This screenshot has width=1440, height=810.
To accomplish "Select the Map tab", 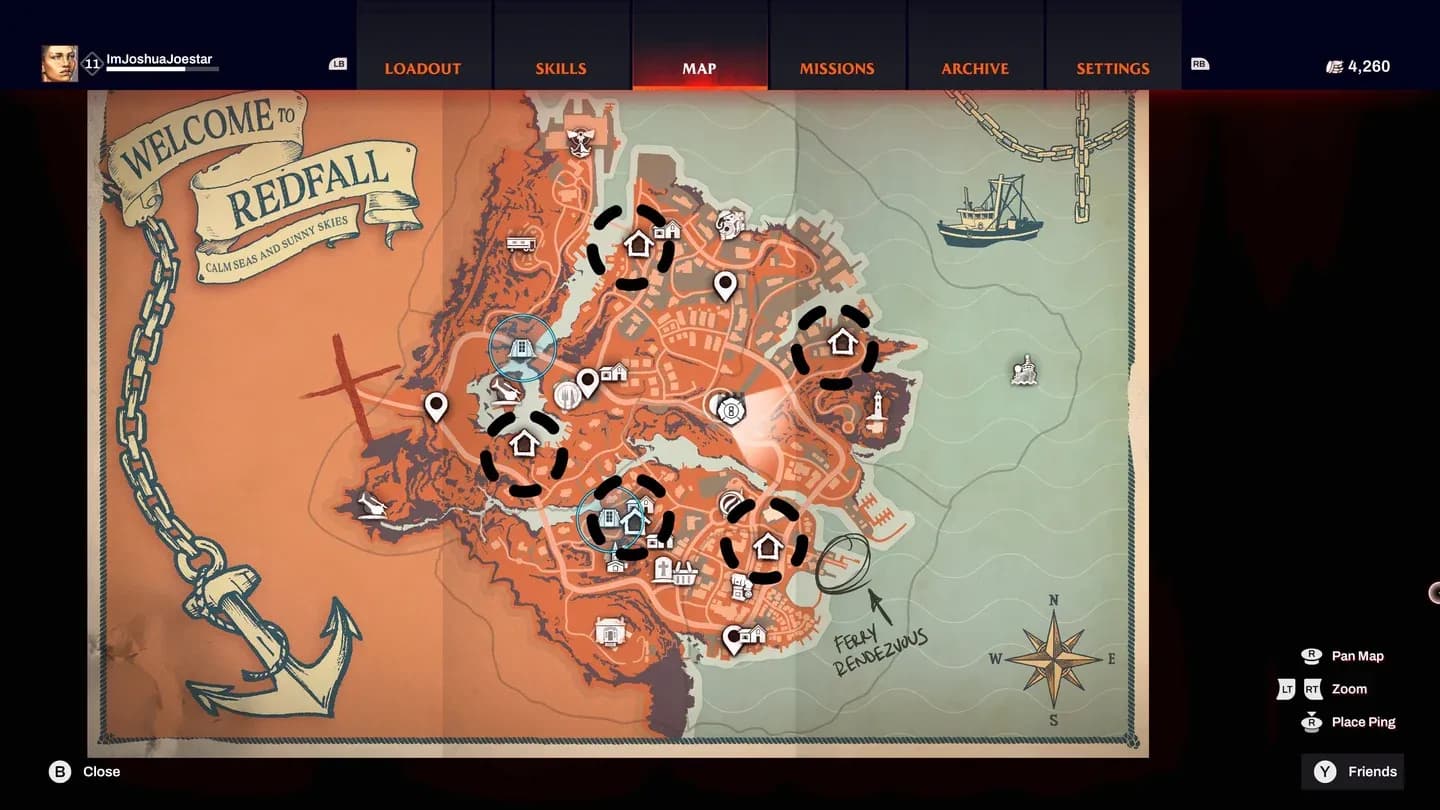I will click(x=699, y=68).
